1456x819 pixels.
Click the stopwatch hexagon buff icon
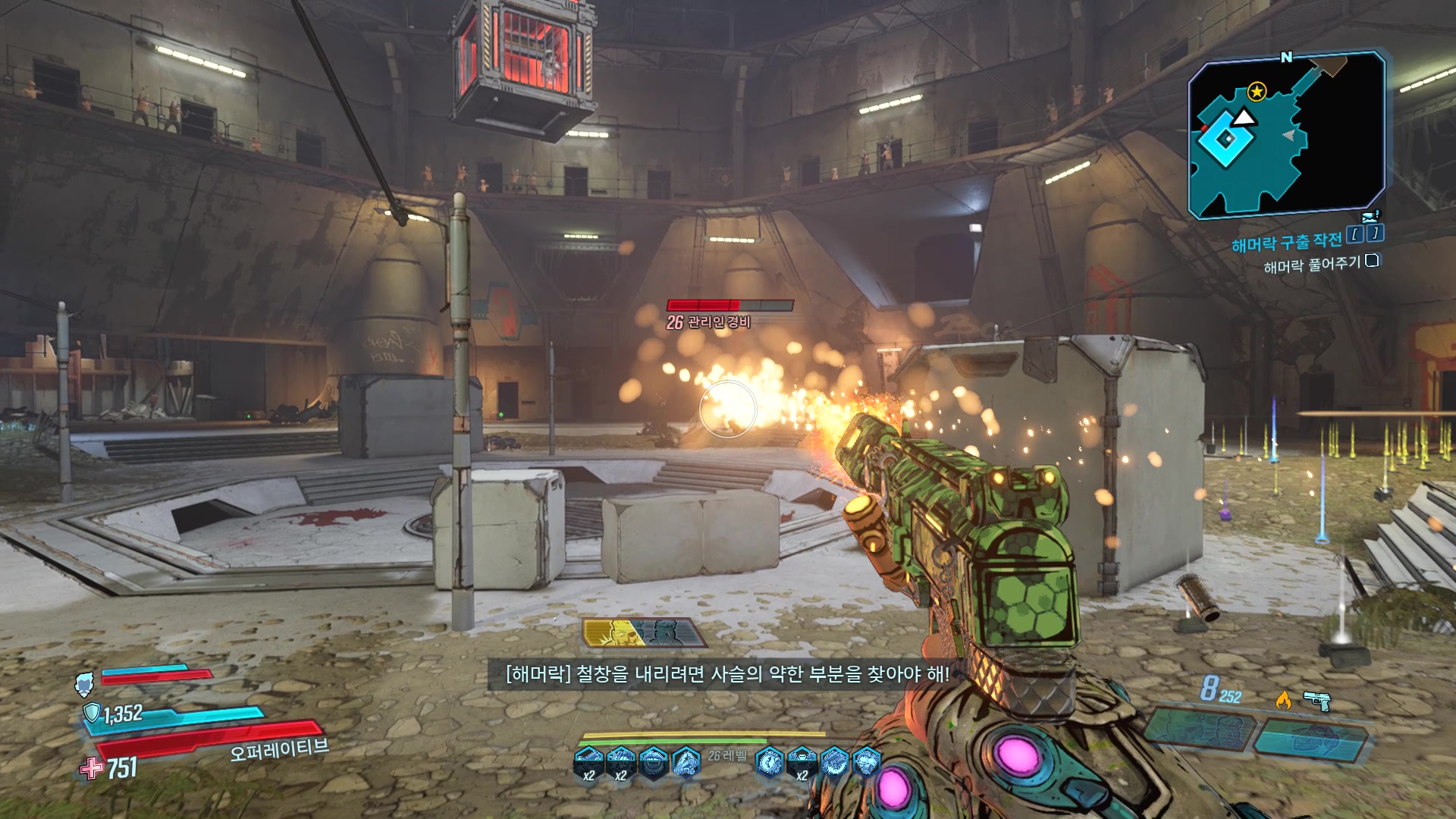pos(770,761)
